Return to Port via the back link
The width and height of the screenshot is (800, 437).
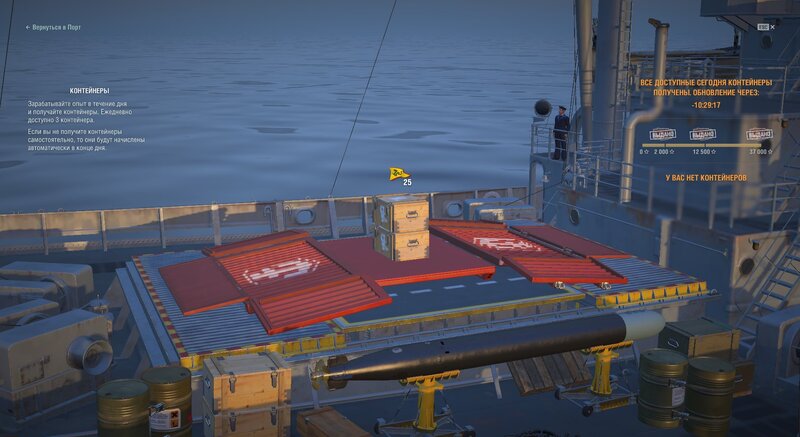coord(55,28)
